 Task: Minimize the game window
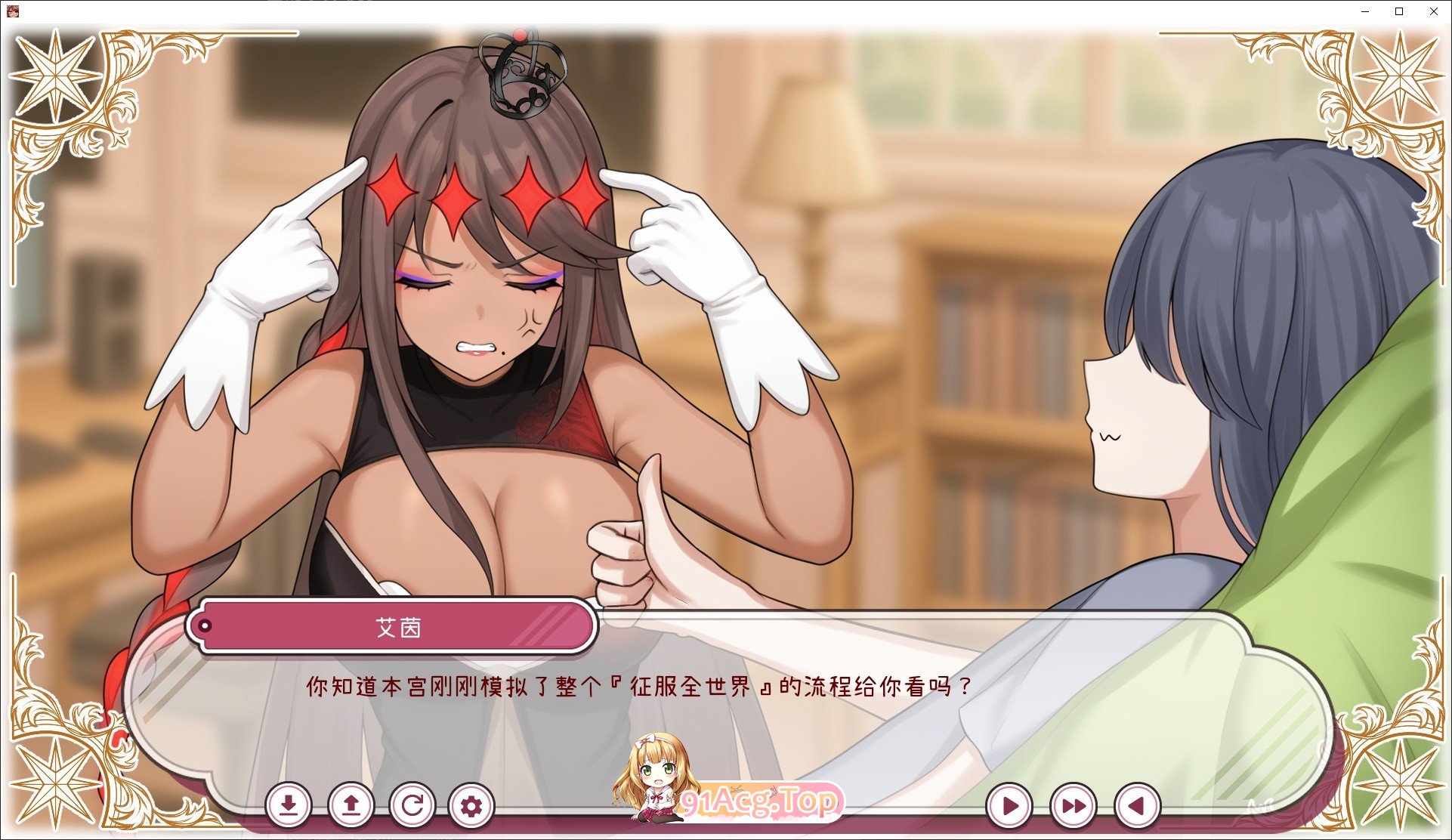[1364, 11]
